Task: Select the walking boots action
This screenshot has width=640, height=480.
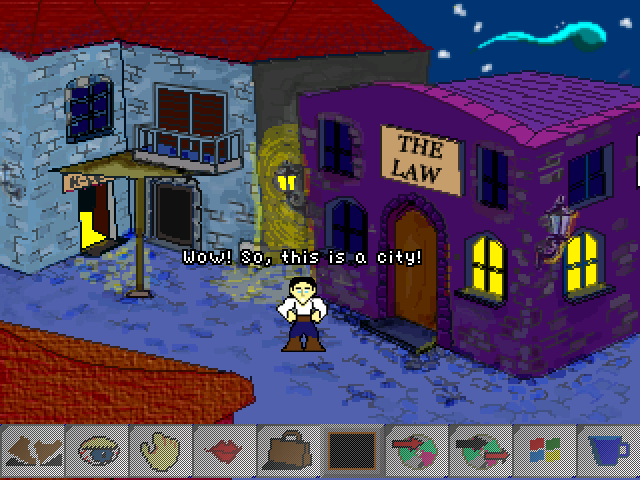Action: (x=35, y=451)
